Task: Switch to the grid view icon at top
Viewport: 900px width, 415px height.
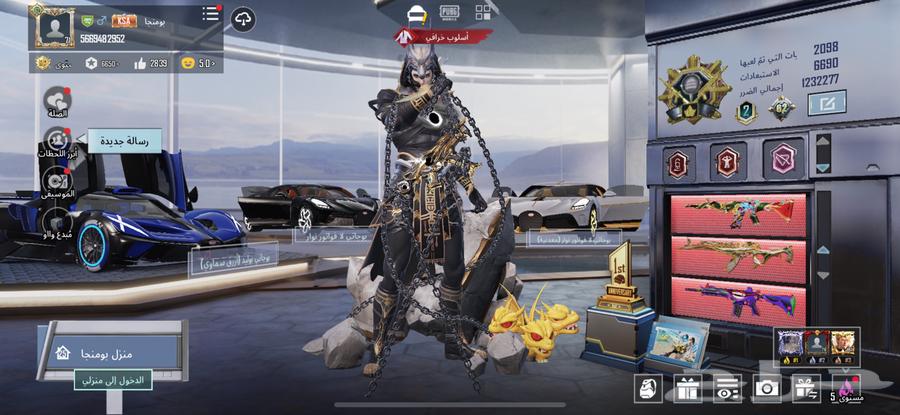Action: [x=483, y=12]
